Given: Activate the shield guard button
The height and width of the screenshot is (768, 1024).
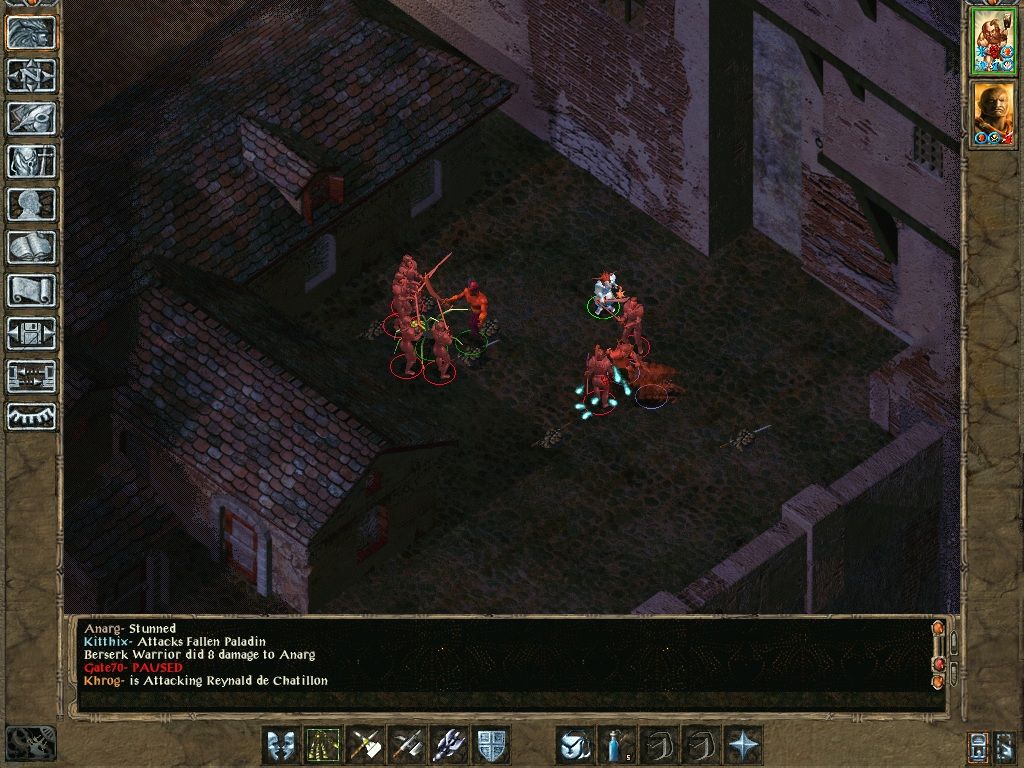Looking at the screenshot, I should 491,745.
